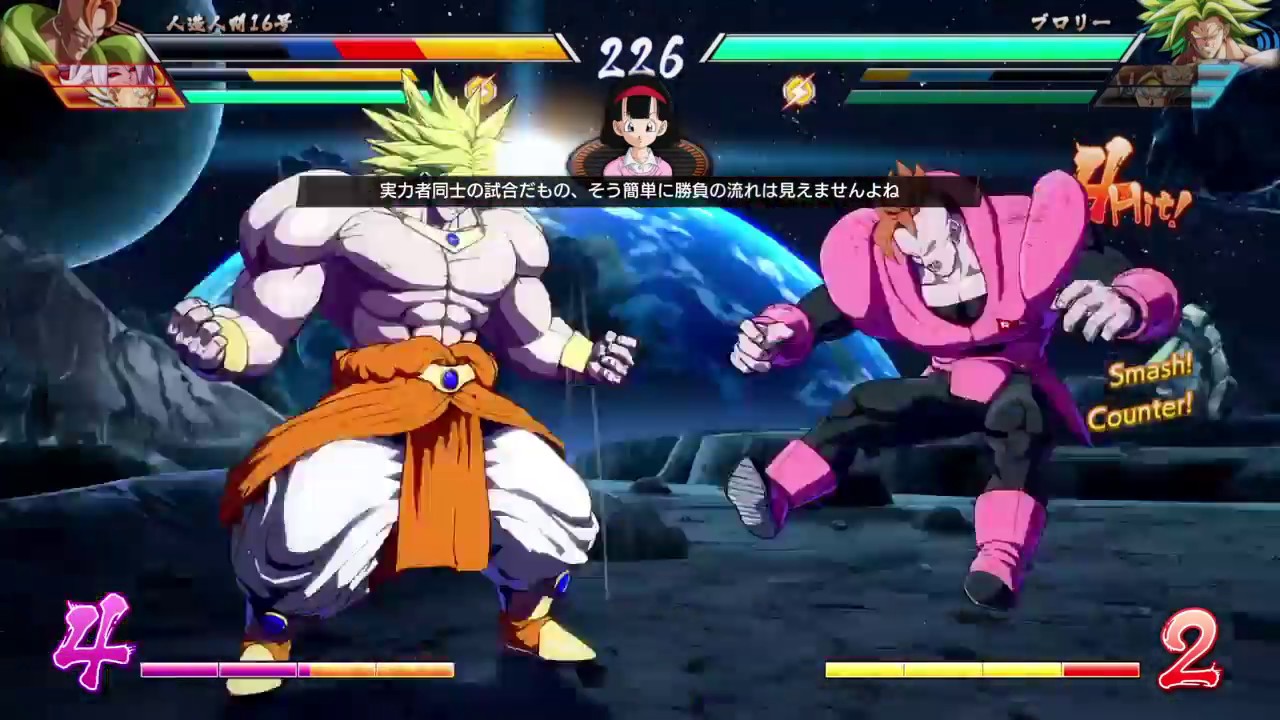Click the Japanese subtitle dialogue bar
Image resolution: width=1280 pixels, height=720 pixels.
(x=640, y=189)
